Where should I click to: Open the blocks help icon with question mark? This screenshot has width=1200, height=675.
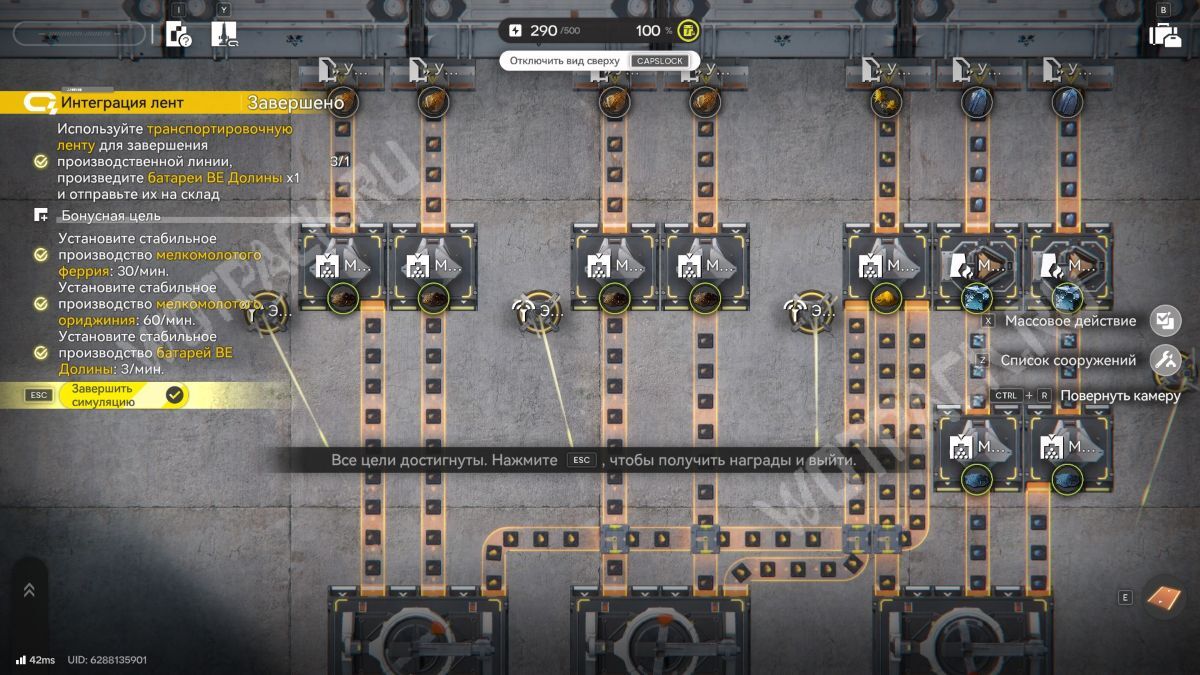[178, 35]
